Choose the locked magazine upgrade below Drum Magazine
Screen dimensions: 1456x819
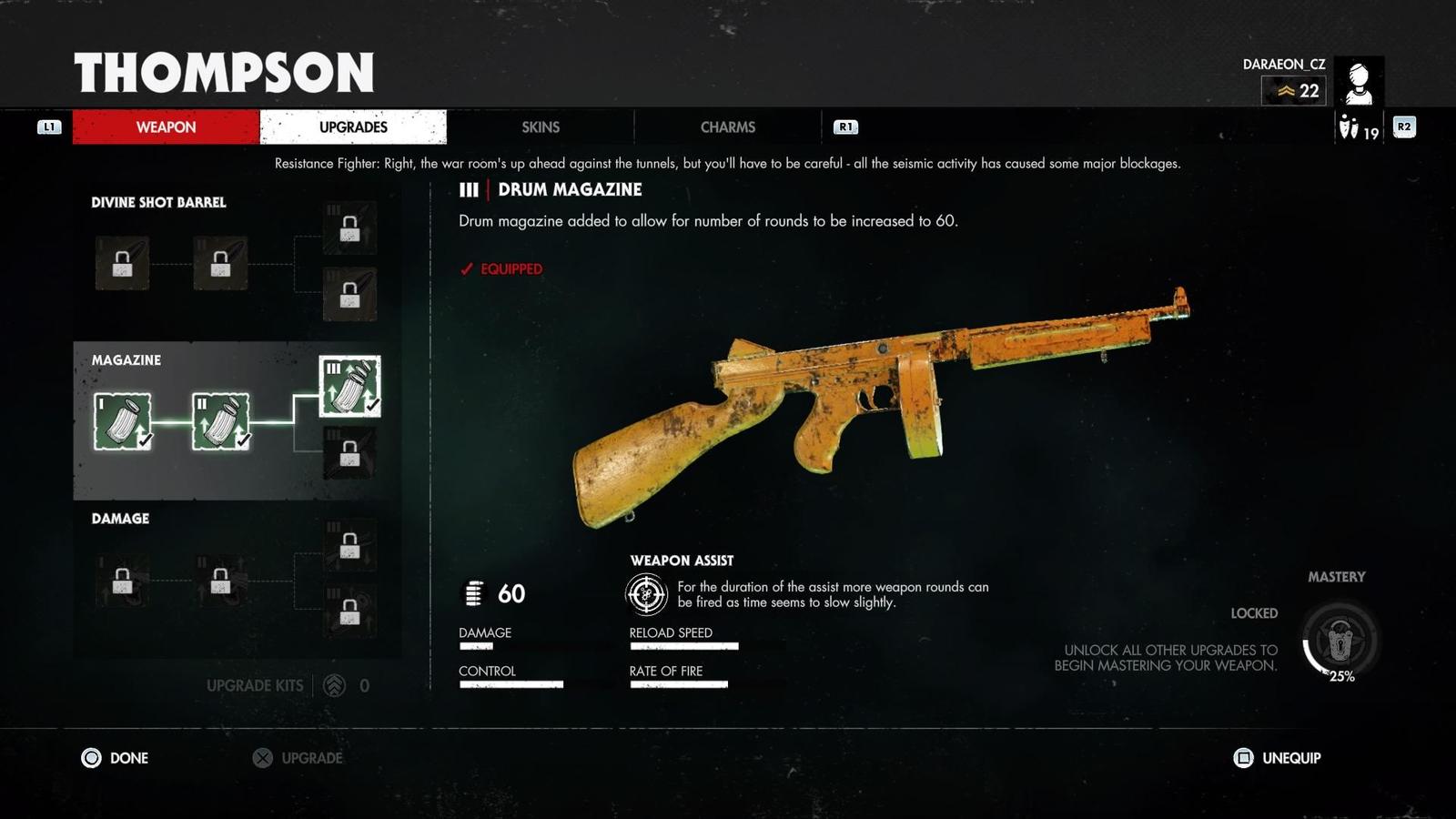pyautogui.click(x=349, y=453)
